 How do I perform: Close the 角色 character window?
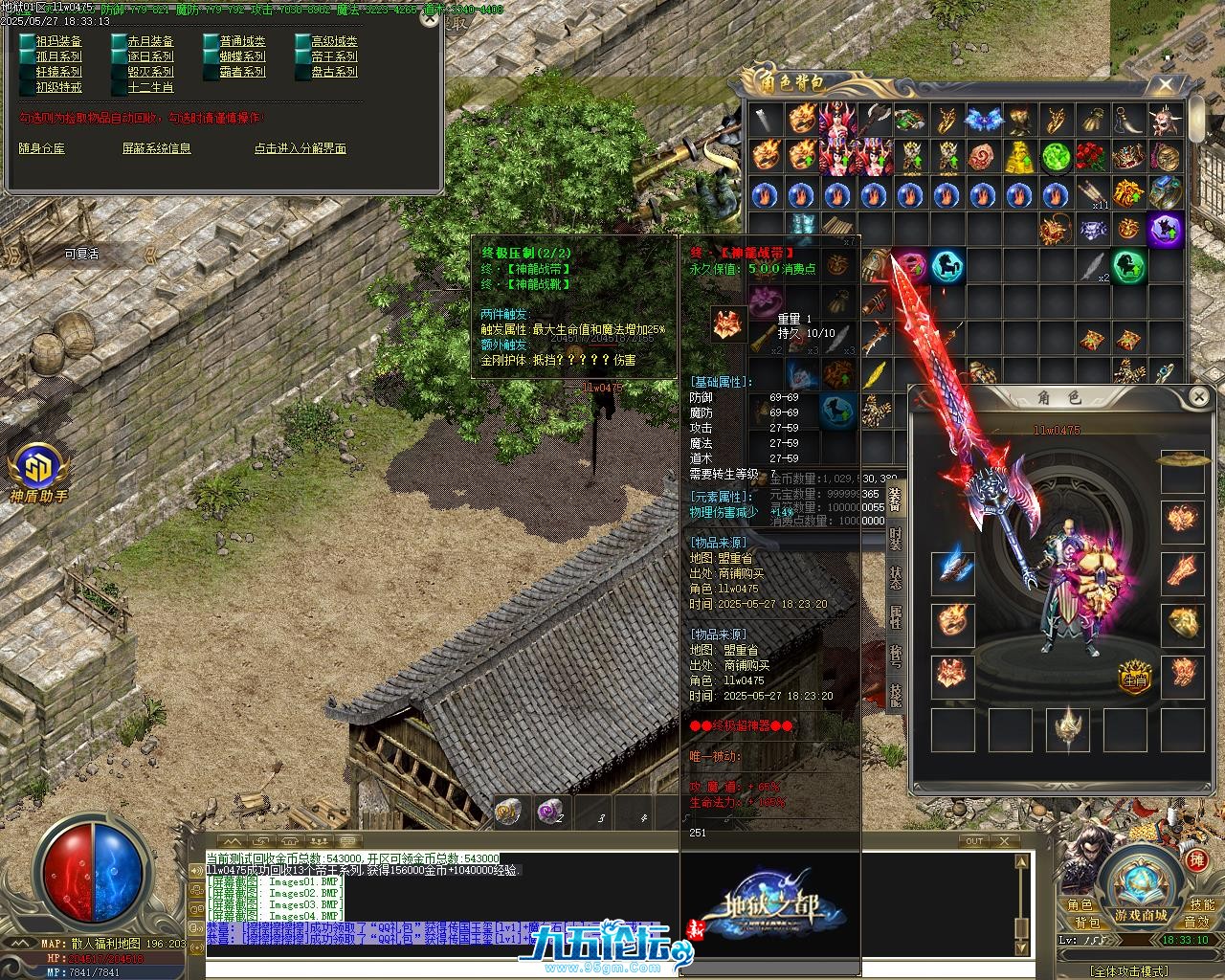click(x=1199, y=396)
